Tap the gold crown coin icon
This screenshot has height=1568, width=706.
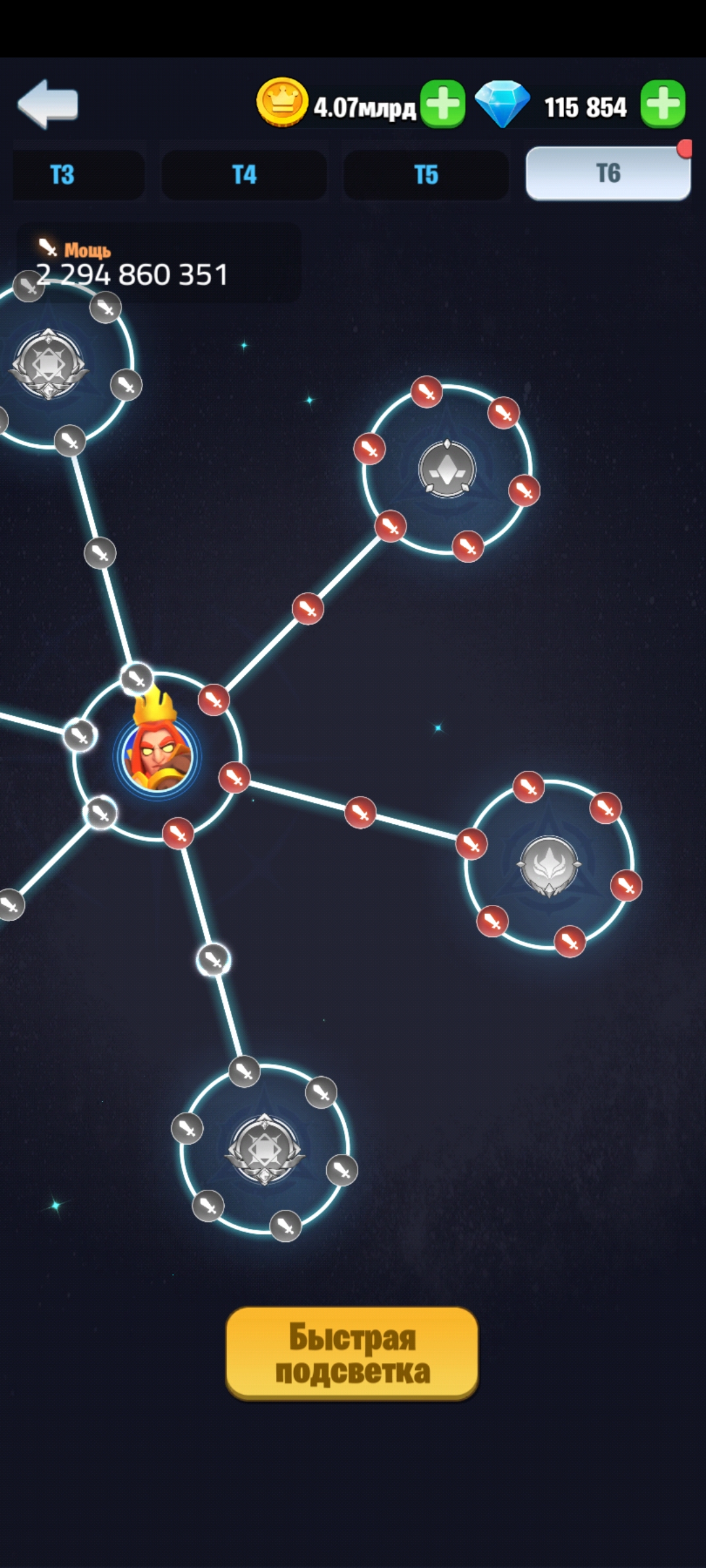pyautogui.click(x=282, y=102)
